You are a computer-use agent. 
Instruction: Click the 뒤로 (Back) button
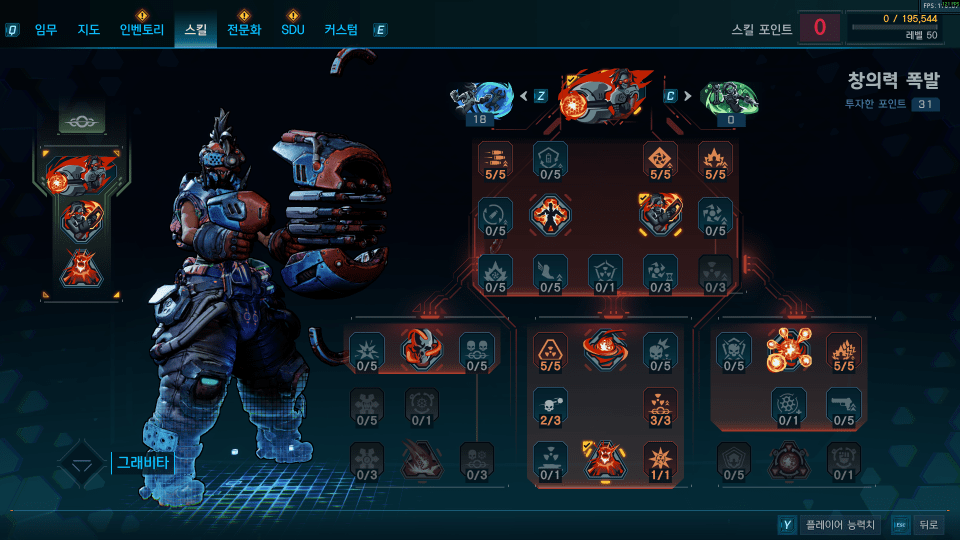click(927, 524)
